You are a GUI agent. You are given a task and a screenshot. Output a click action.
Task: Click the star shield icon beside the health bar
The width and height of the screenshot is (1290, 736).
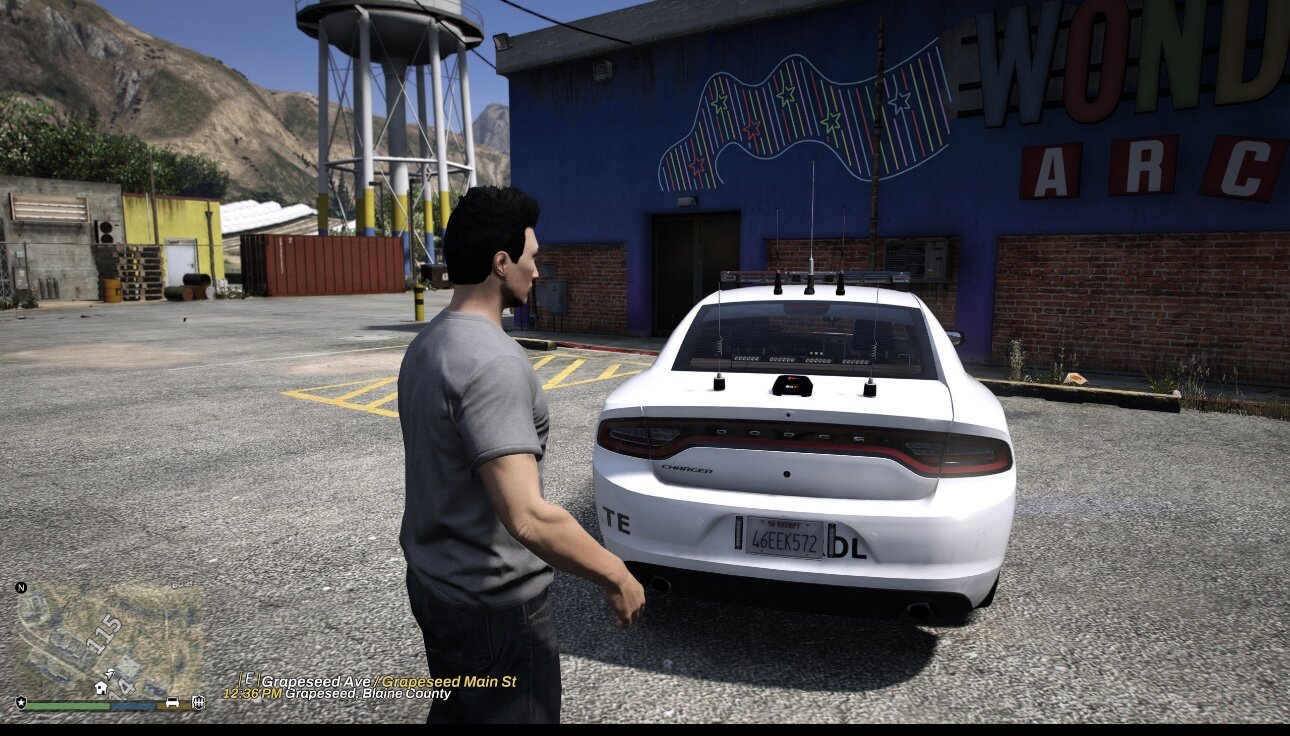tap(21, 703)
